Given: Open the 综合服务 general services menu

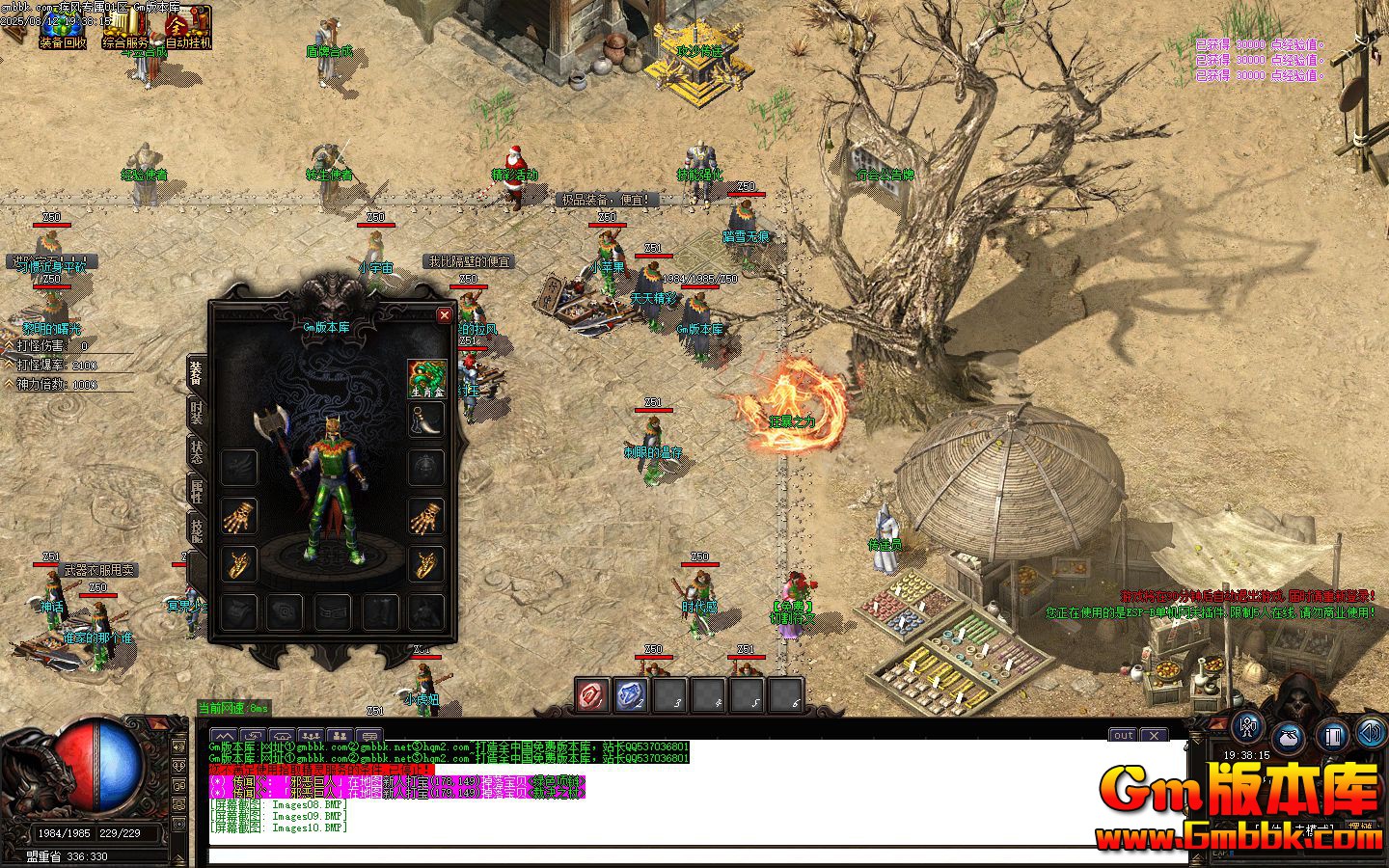Looking at the screenshot, I should [126, 29].
